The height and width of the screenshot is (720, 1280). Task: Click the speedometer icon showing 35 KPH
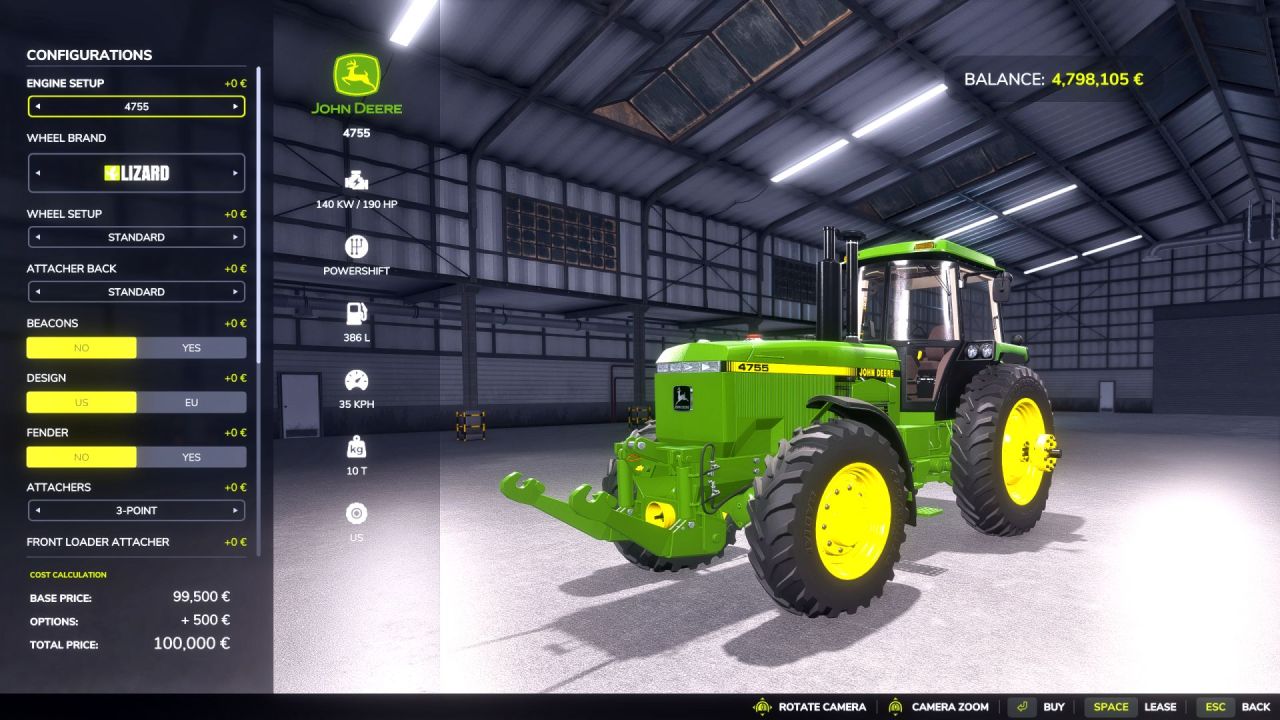click(x=356, y=380)
